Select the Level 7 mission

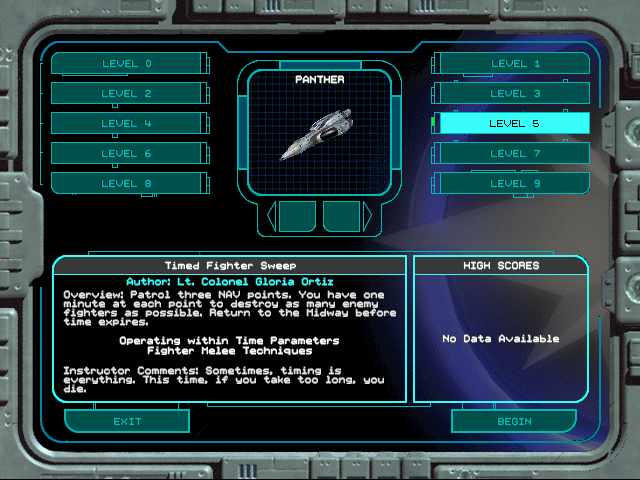click(x=515, y=154)
